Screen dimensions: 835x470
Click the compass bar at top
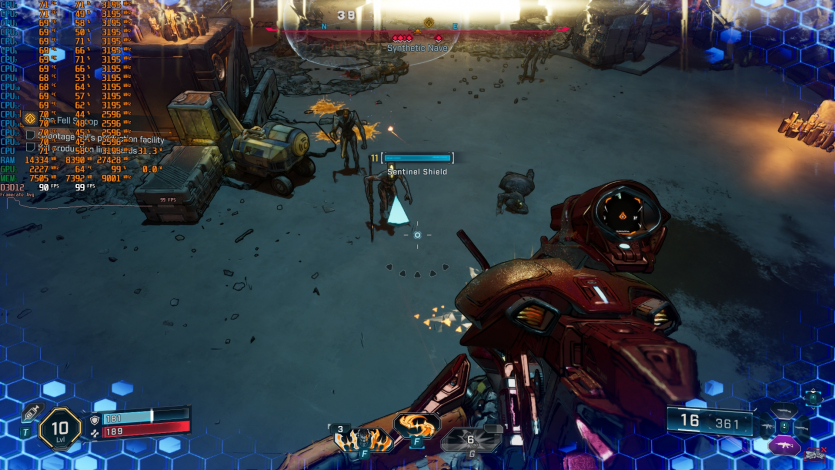tap(417, 29)
